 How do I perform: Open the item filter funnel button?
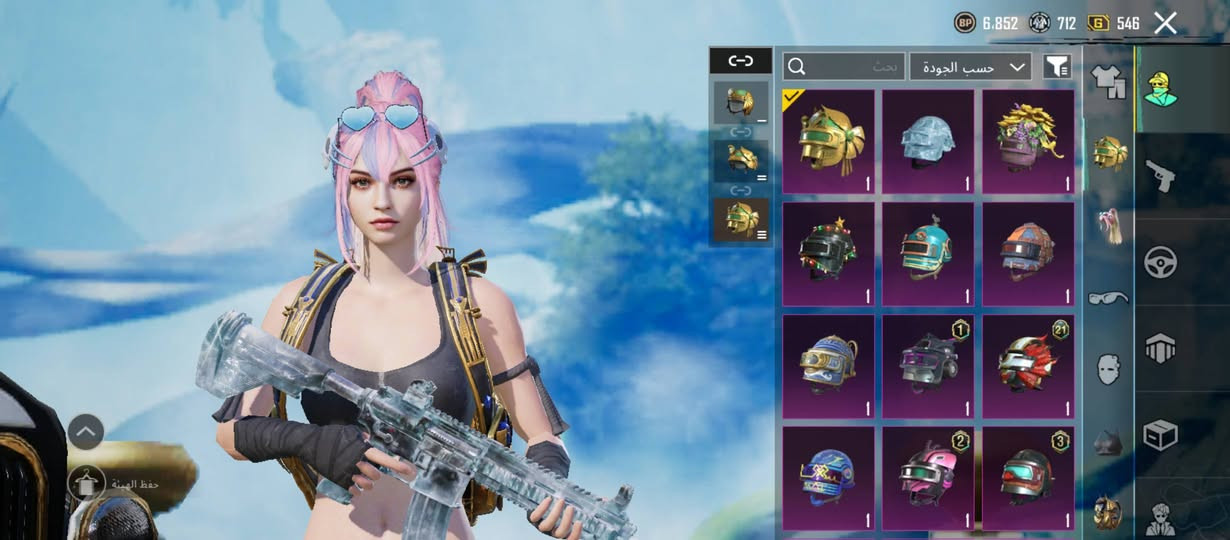pyautogui.click(x=1057, y=67)
